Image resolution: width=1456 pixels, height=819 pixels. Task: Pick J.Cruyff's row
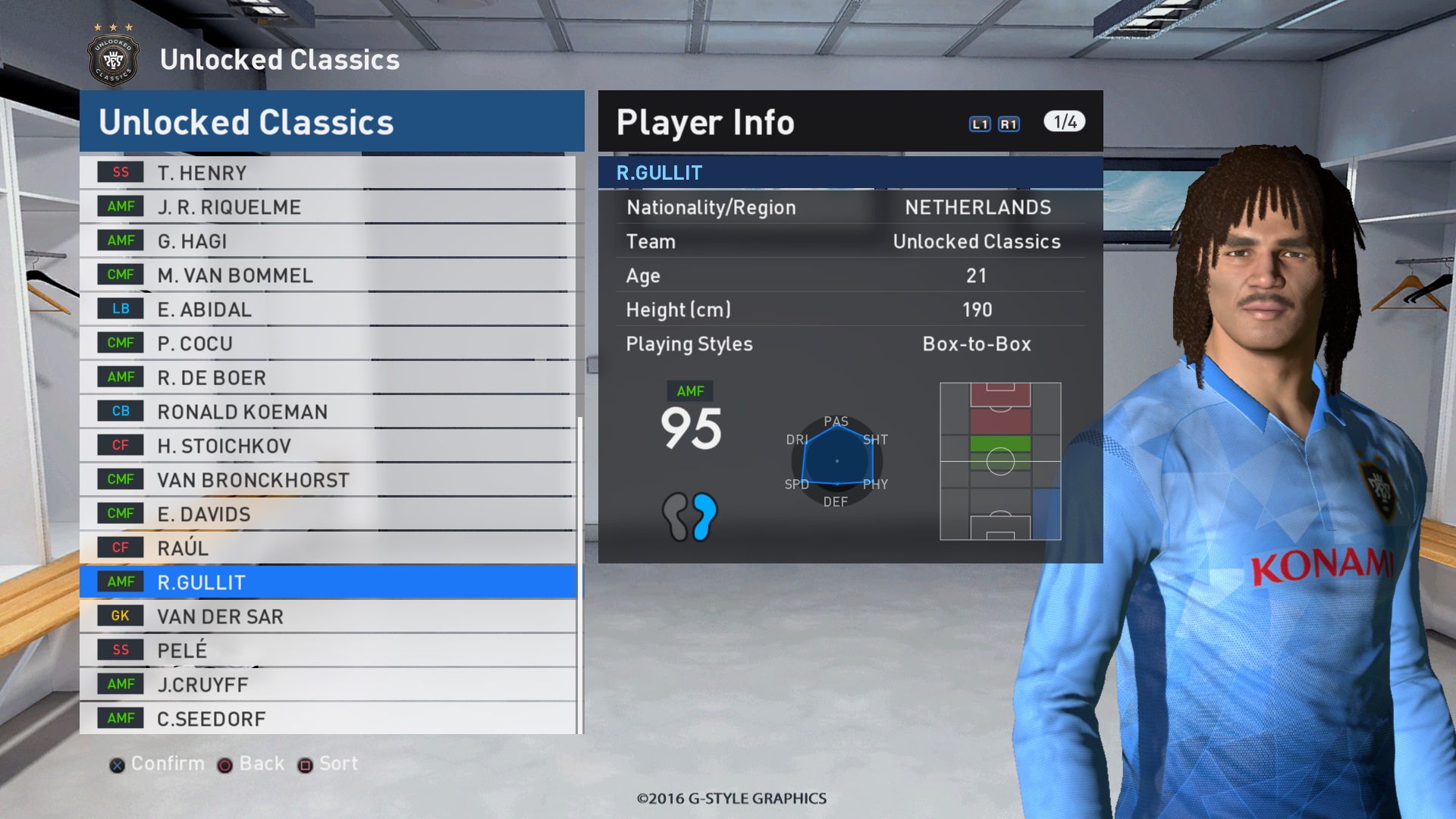pos(328,685)
